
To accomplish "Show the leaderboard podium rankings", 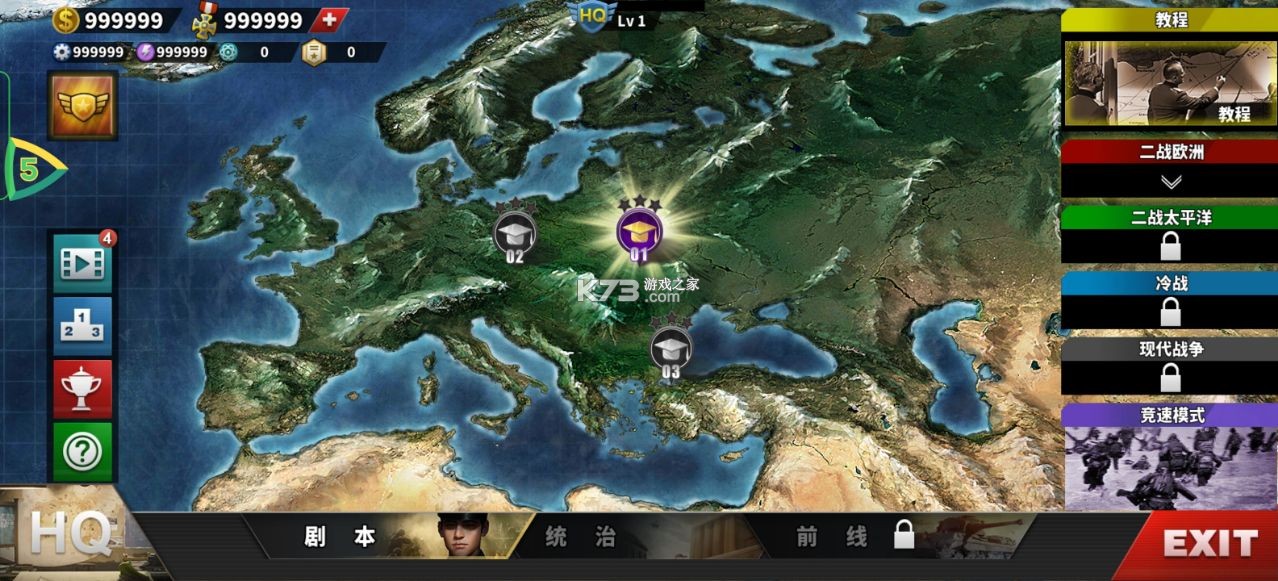I will tap(82, 326).
